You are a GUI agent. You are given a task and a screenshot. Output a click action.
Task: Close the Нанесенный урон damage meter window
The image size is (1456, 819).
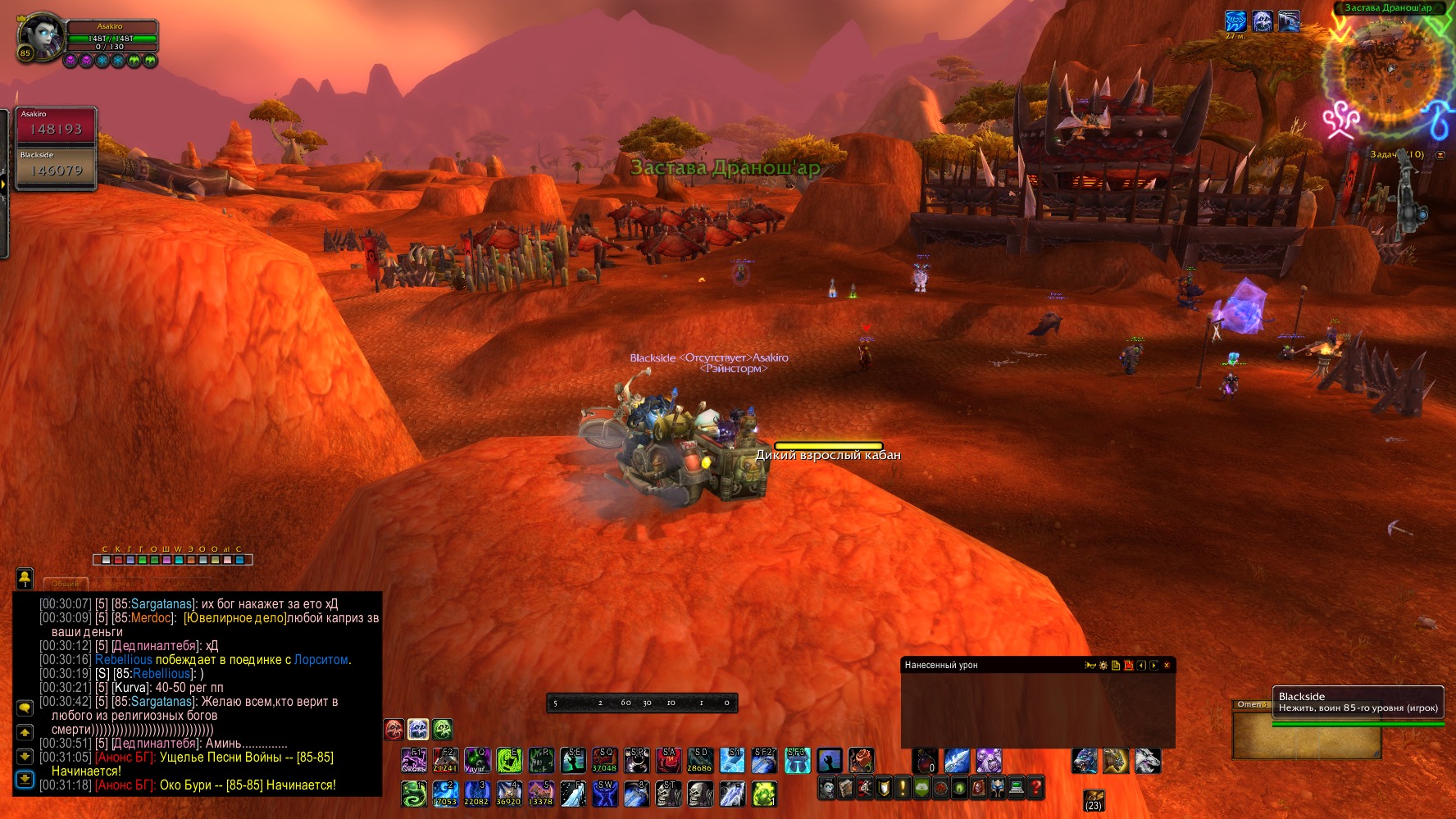pos(1167,666)
